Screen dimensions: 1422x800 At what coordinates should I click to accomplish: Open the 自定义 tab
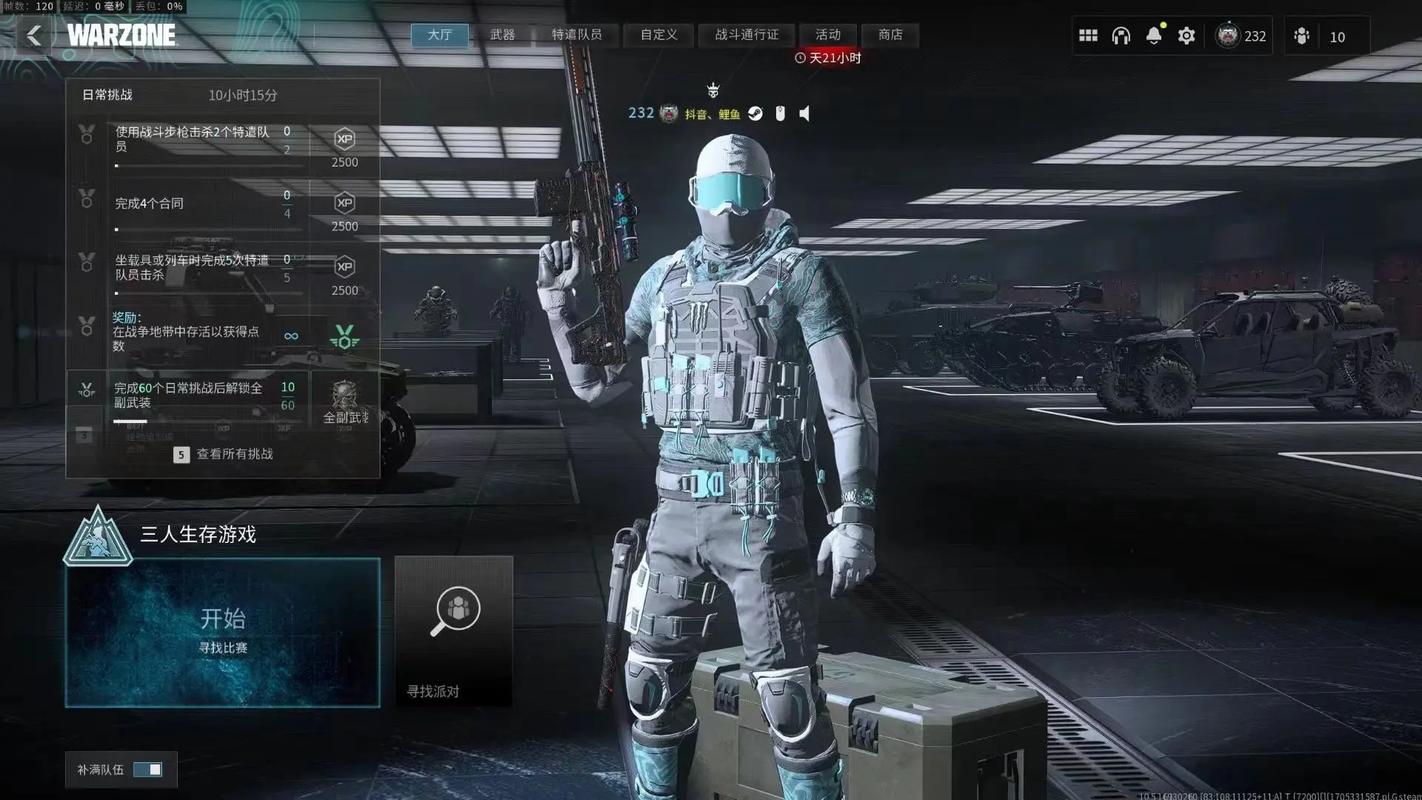click(659, 35)
